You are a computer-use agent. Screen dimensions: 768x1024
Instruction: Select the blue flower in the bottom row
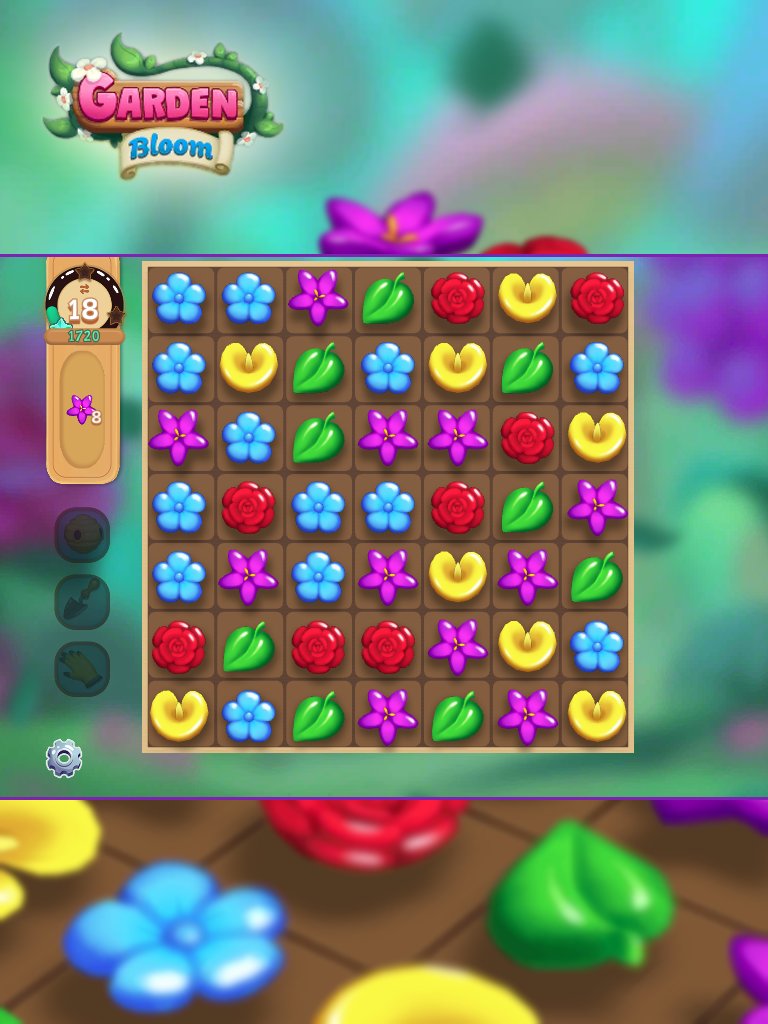248,716
